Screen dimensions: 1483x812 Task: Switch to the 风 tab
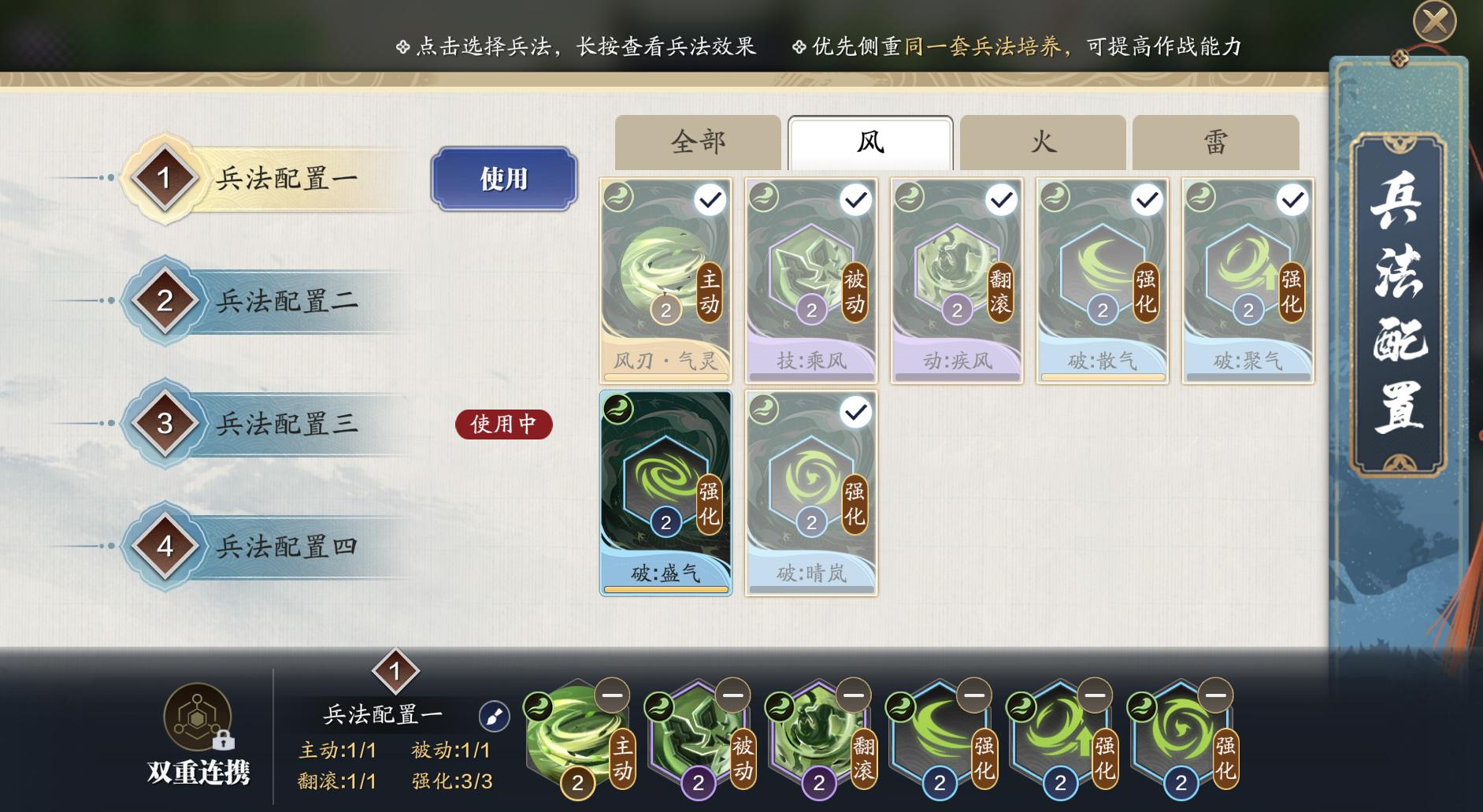coord(870,143)
